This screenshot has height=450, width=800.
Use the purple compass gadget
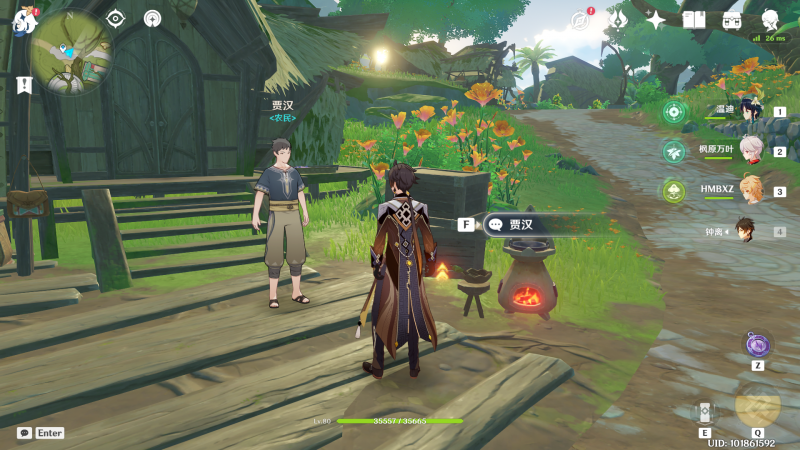click(757, 345)
